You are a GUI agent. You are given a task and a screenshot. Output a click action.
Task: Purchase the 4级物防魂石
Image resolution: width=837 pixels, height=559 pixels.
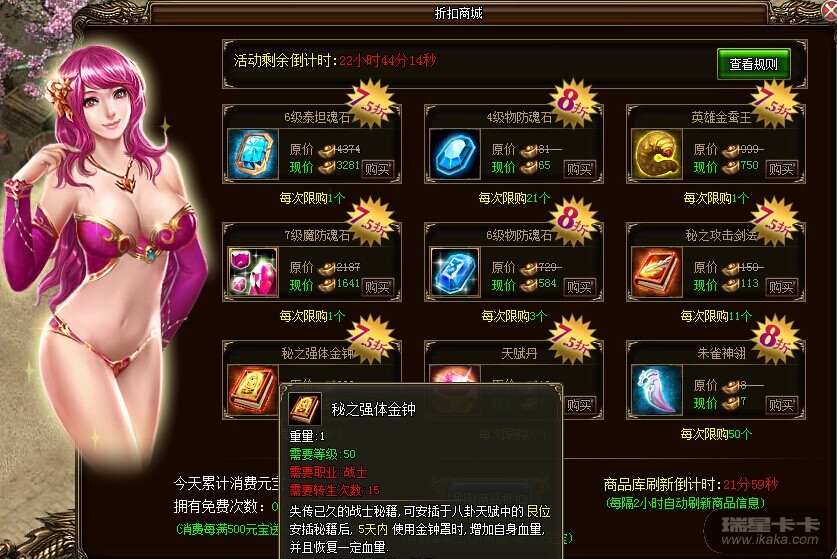579,168
